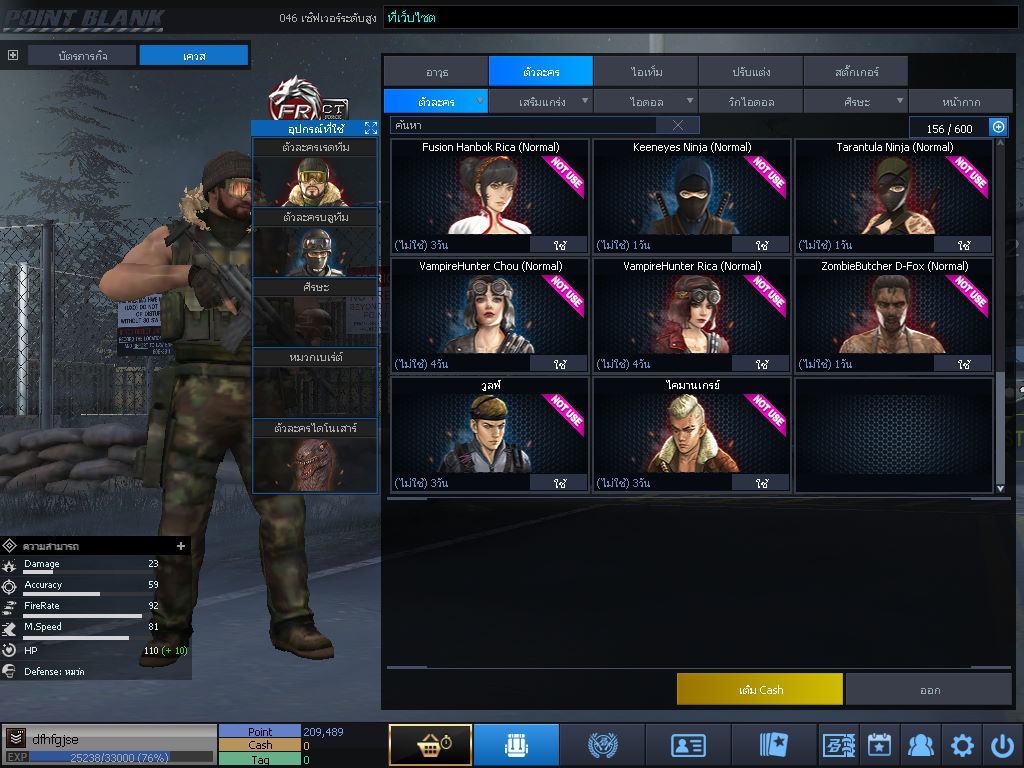Exit the inventory with ออก button
The height and width of the screenshot is (768, 1024).
(929, 690)
